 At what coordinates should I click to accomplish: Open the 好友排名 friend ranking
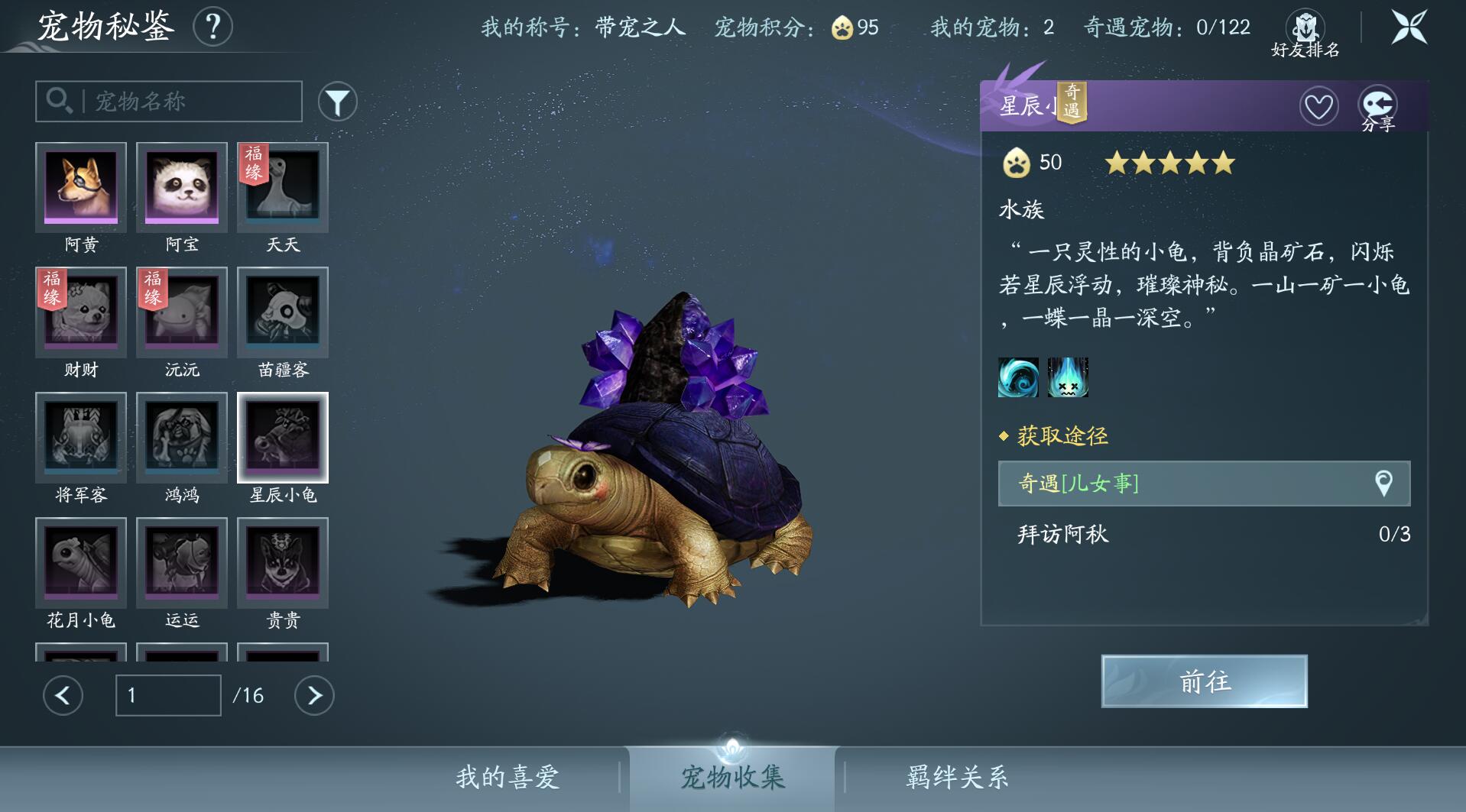(1305, 34)
